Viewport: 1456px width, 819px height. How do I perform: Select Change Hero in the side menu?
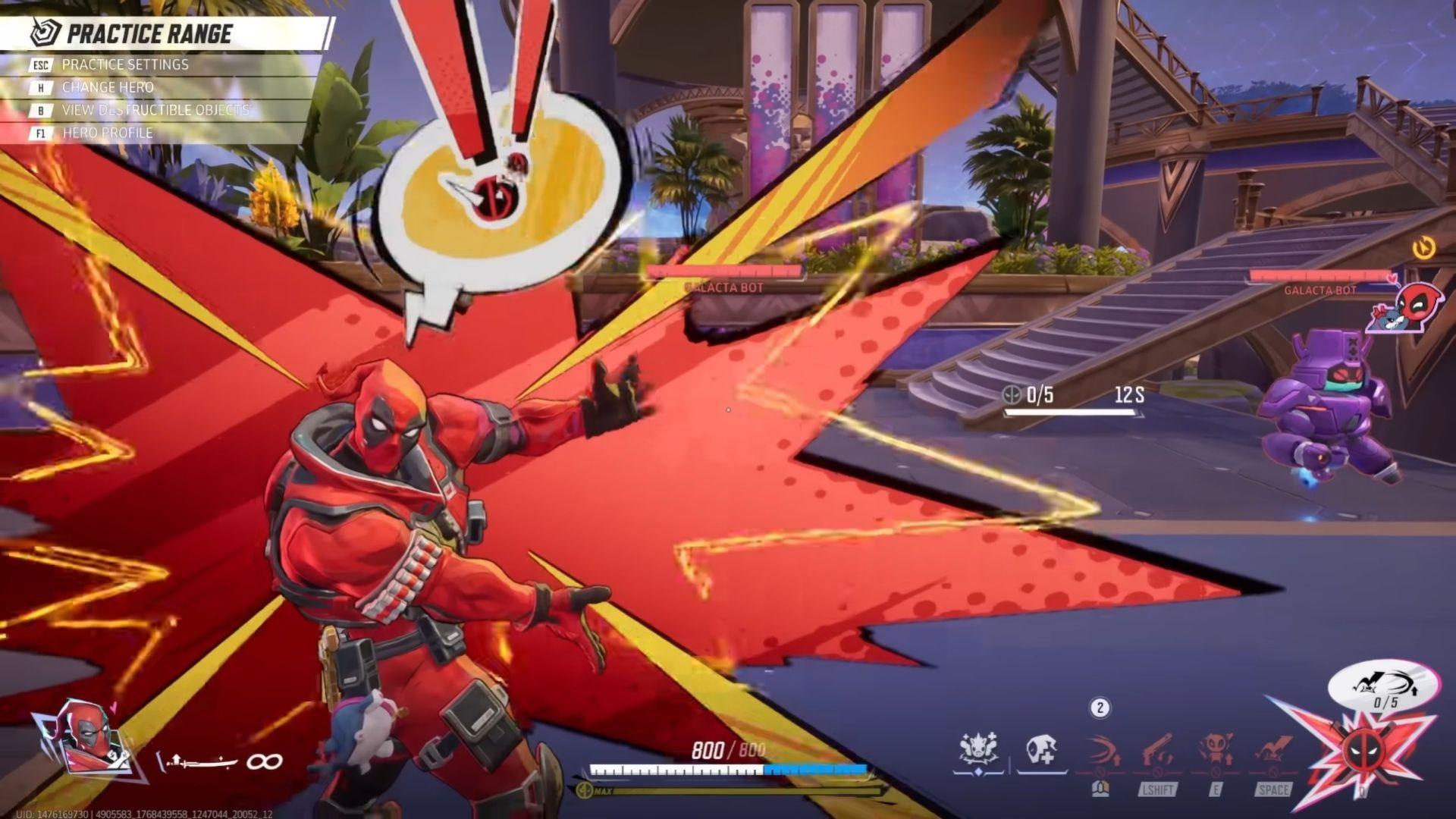[106, 87]
